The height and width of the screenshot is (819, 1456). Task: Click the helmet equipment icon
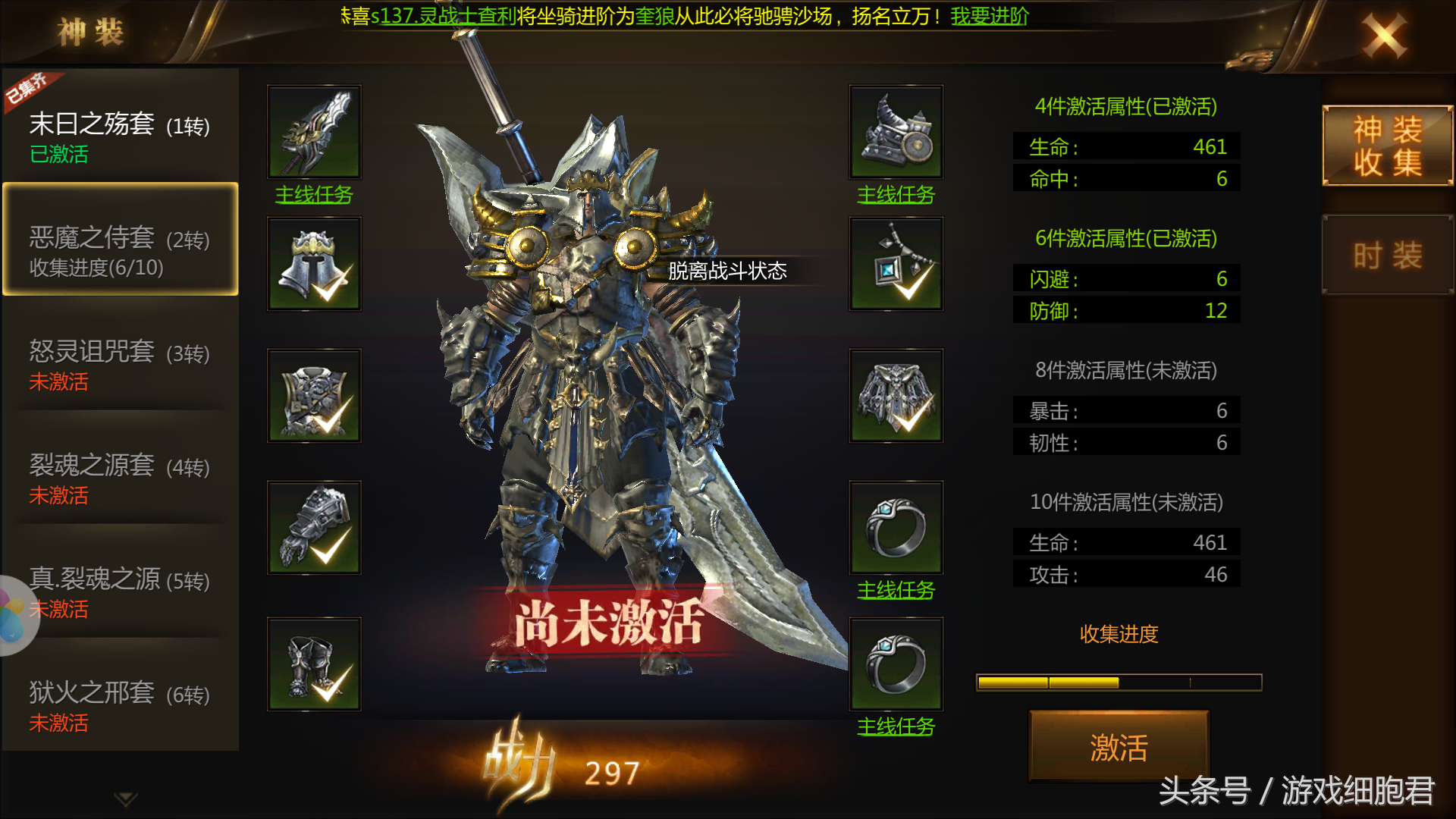pyautogui.click(x=313, y=263)
